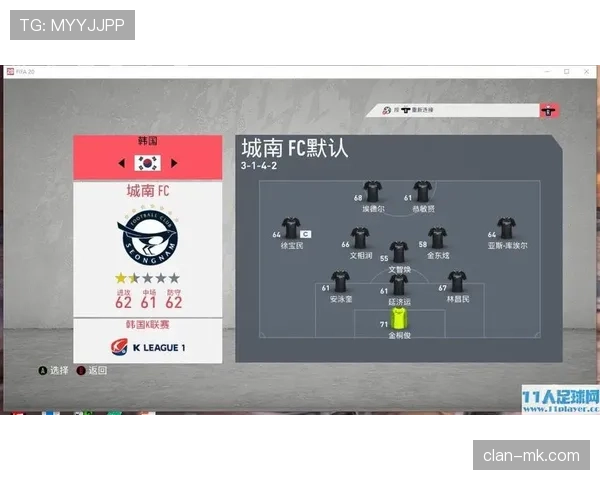Close the FIFA 20 window

pyautogui.click(x=588, y=72)
